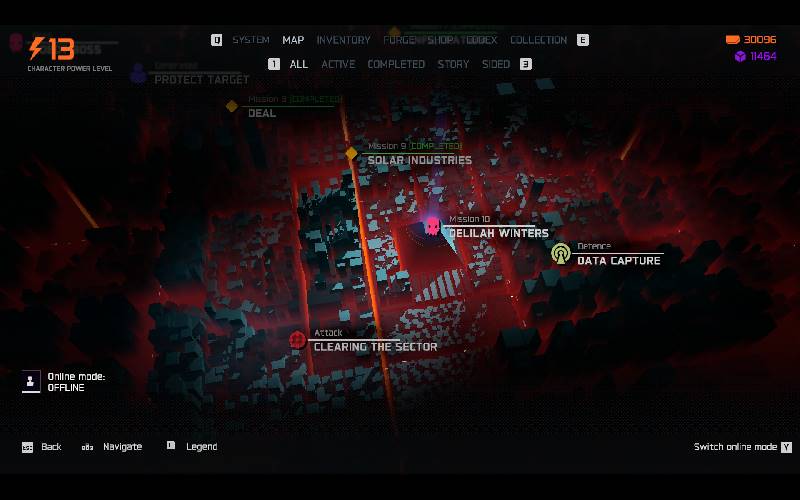Show only Story missions
The image size is (800, 500).
point(453,64)
